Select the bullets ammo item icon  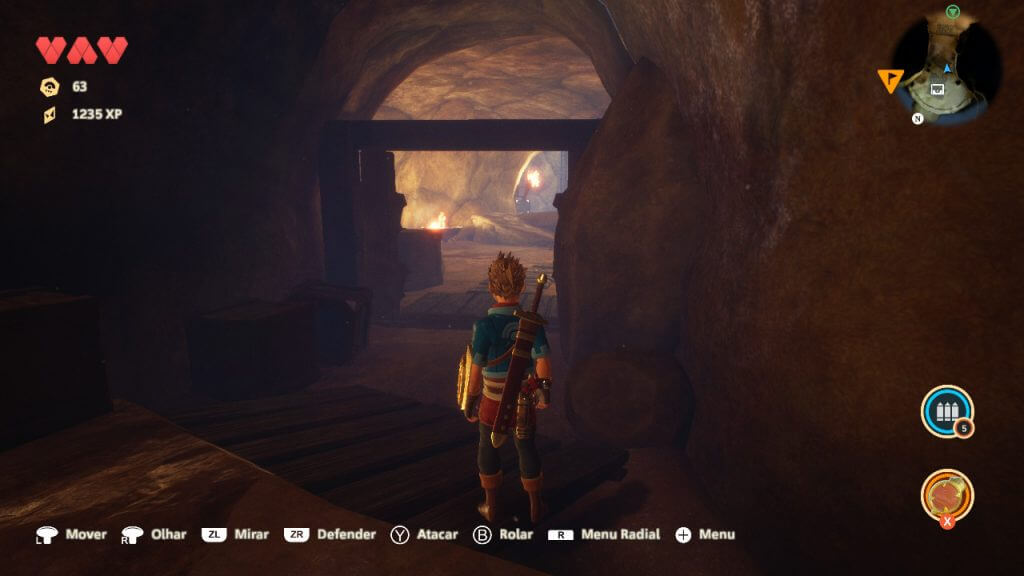point(945,411)
